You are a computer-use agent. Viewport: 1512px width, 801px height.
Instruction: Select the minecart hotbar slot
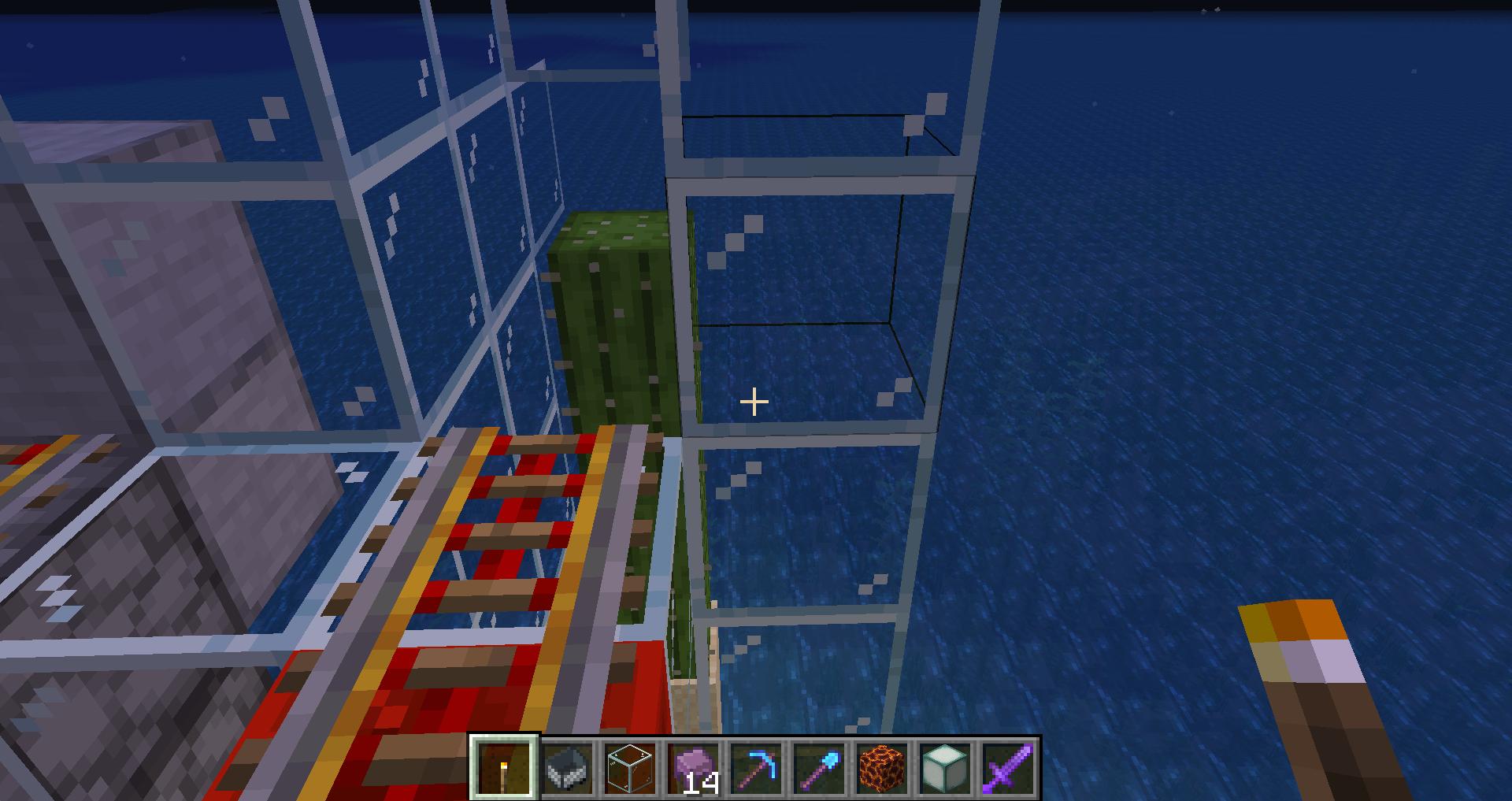pyautogui.click(x=568, y=768)
